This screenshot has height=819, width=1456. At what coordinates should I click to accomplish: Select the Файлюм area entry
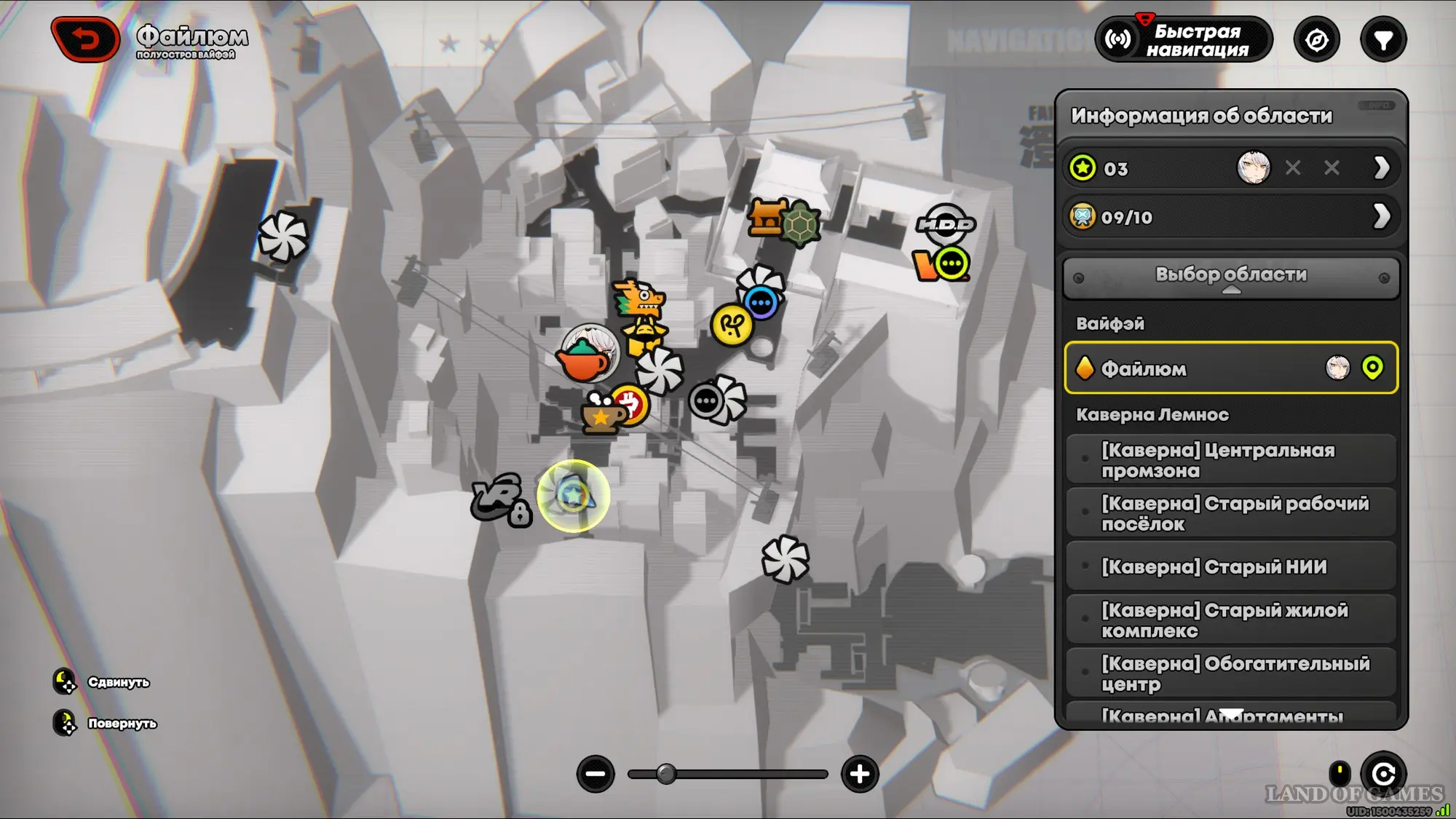(1230, 368)
